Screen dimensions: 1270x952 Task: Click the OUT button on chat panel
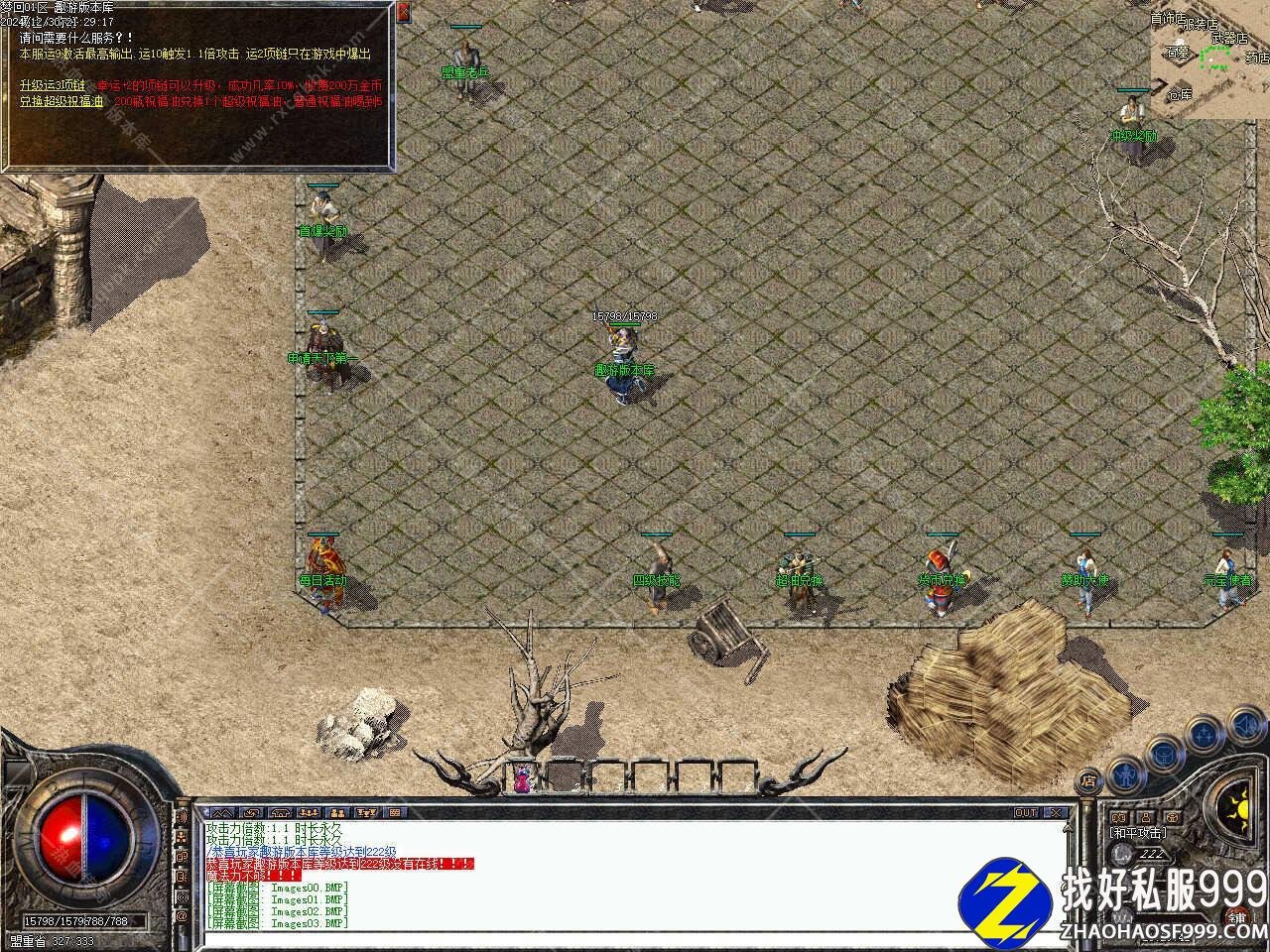[1026, 812]
